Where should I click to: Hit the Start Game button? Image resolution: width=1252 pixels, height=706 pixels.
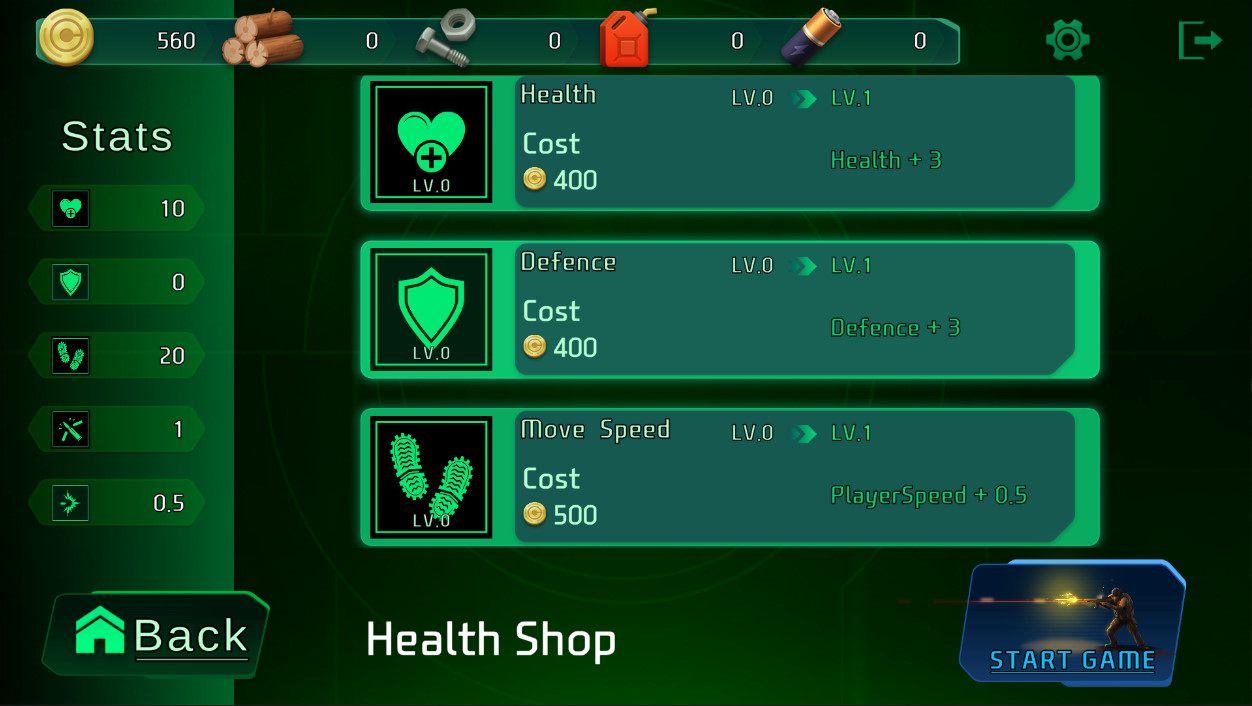pos(1072,624)
